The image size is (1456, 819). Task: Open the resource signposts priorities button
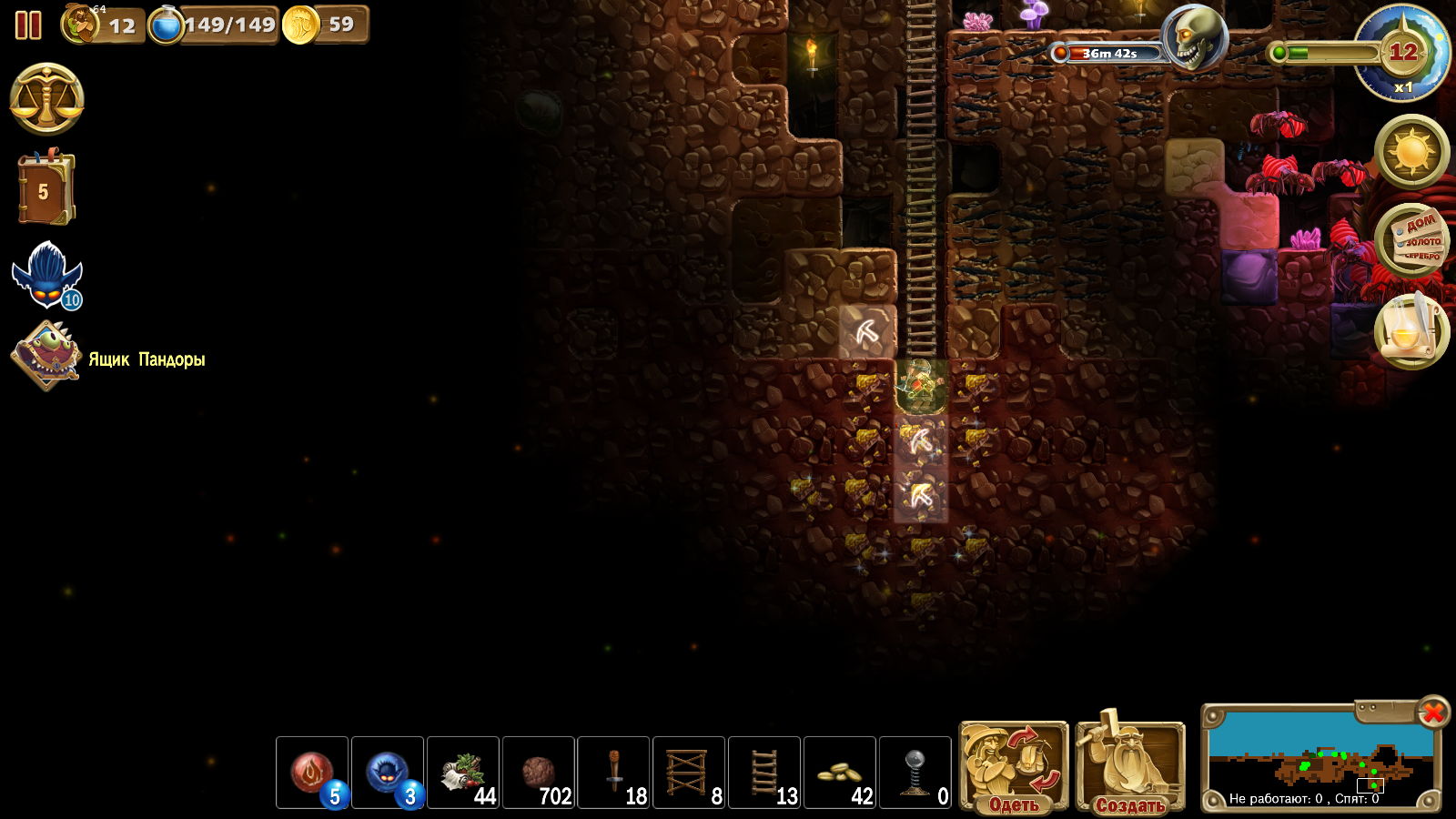1411,240
